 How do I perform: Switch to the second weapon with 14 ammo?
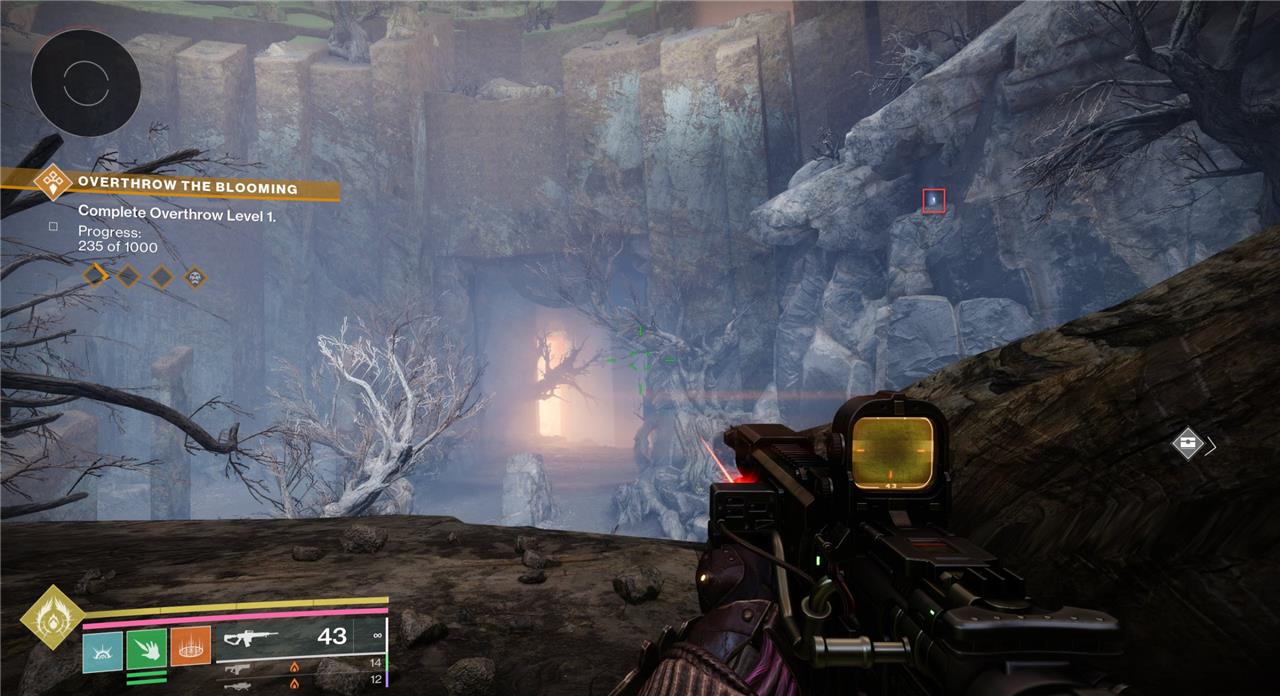(x=300, y=666)
